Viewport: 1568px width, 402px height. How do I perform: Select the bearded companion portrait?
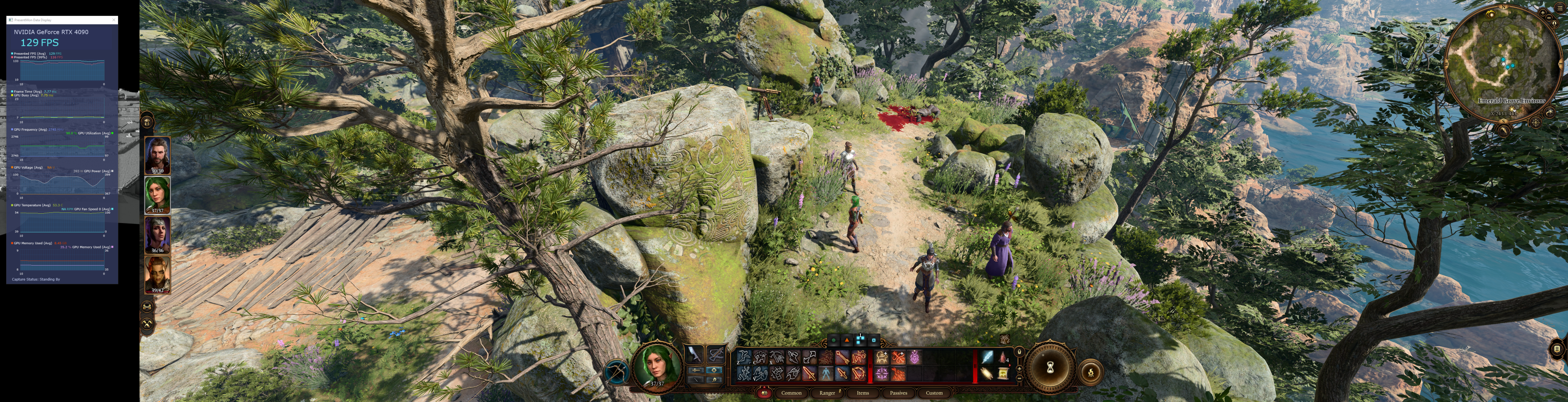[x=158, y=155]
